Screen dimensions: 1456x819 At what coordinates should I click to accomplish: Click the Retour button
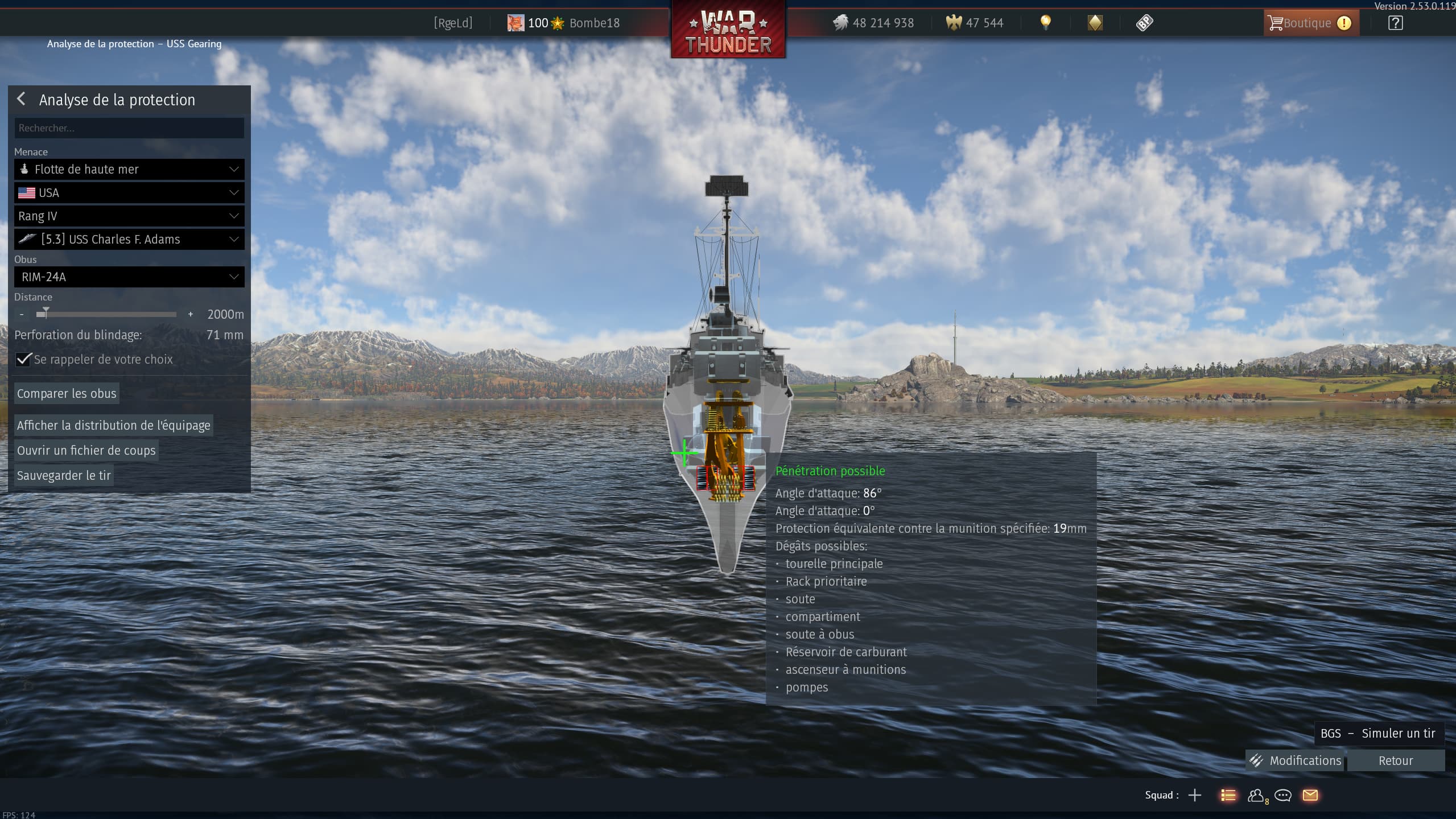(1395, 760)
